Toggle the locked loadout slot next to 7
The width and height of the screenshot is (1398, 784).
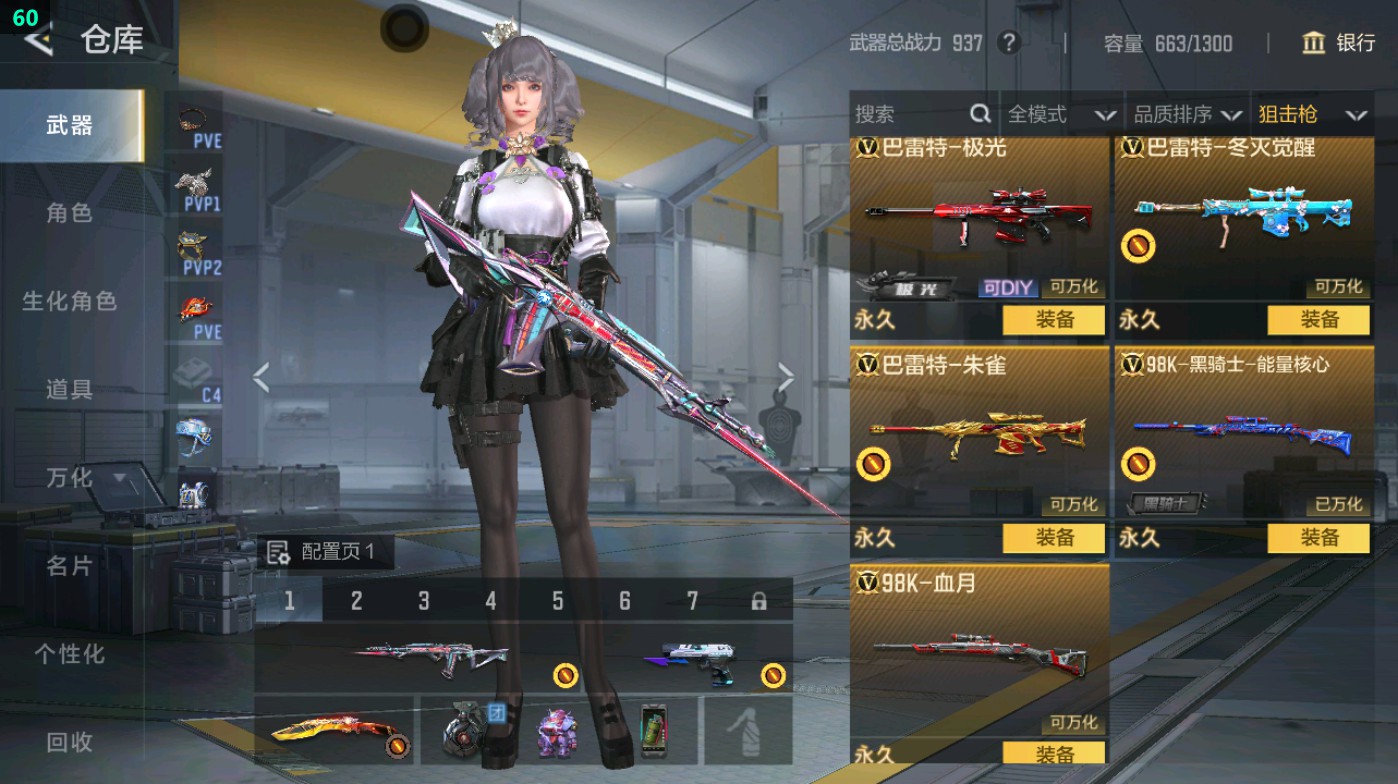762,599
